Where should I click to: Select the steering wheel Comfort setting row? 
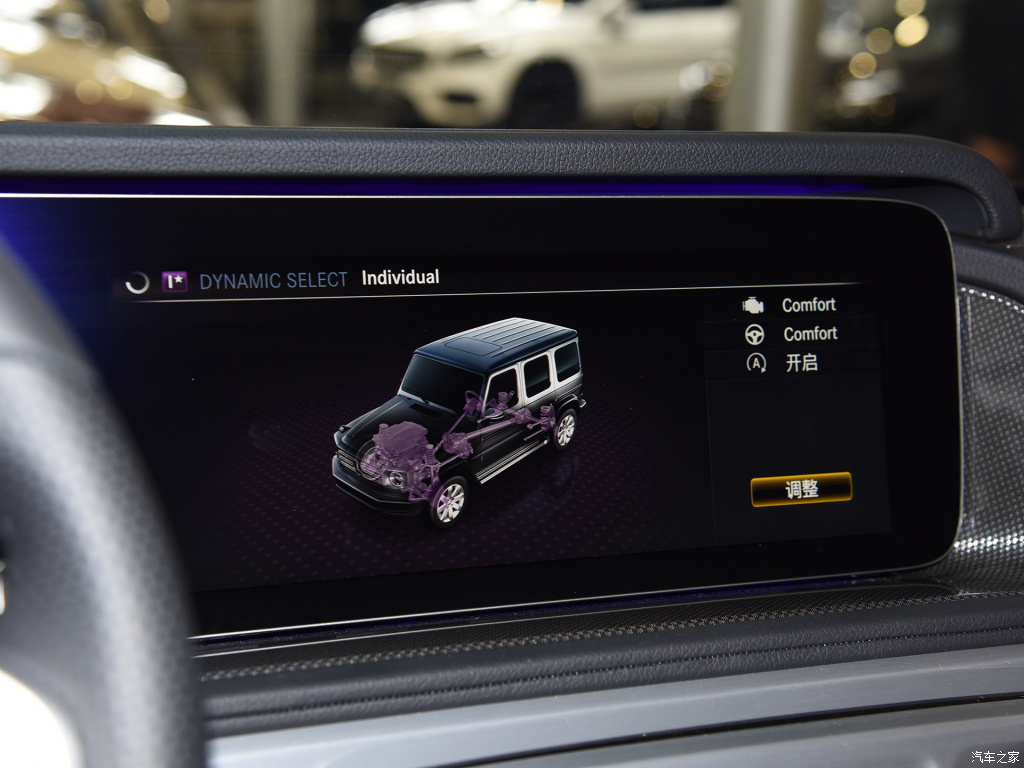[x=790, y=334]
